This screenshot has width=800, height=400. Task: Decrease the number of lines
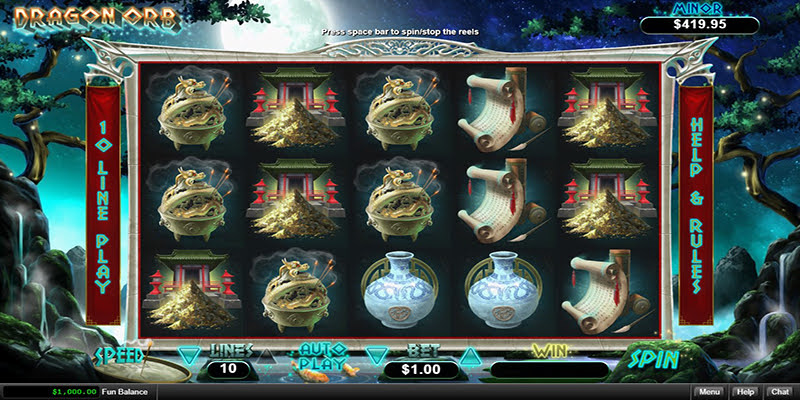[188, 354]
